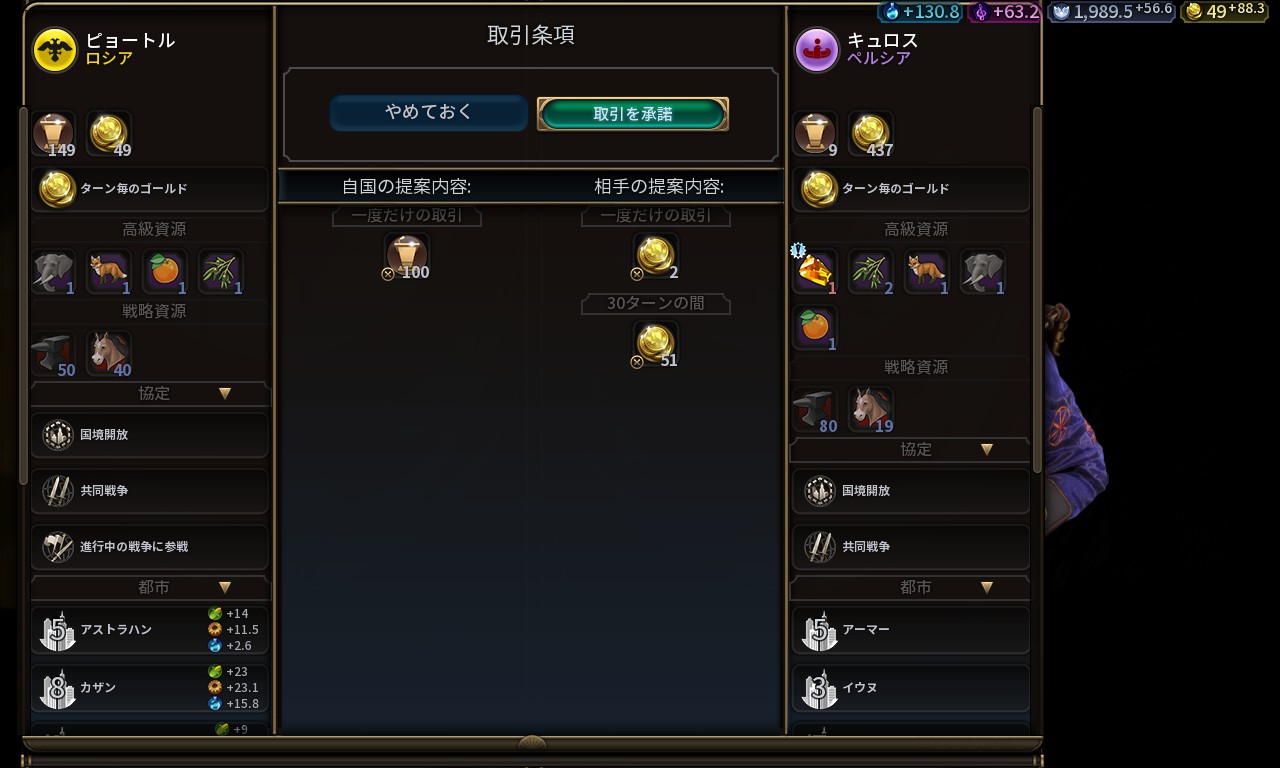Image resolution: width=1280 pixels, height=768 pixels.
Task: Request Persia's city アーマー
Action: pos(910,630)
